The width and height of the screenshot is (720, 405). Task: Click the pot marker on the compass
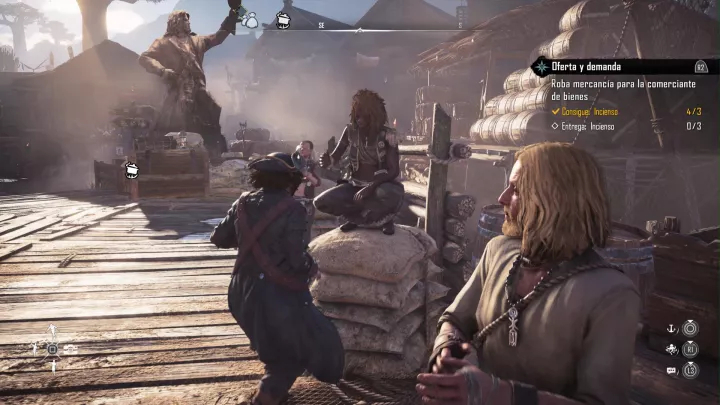coord(283,18)
